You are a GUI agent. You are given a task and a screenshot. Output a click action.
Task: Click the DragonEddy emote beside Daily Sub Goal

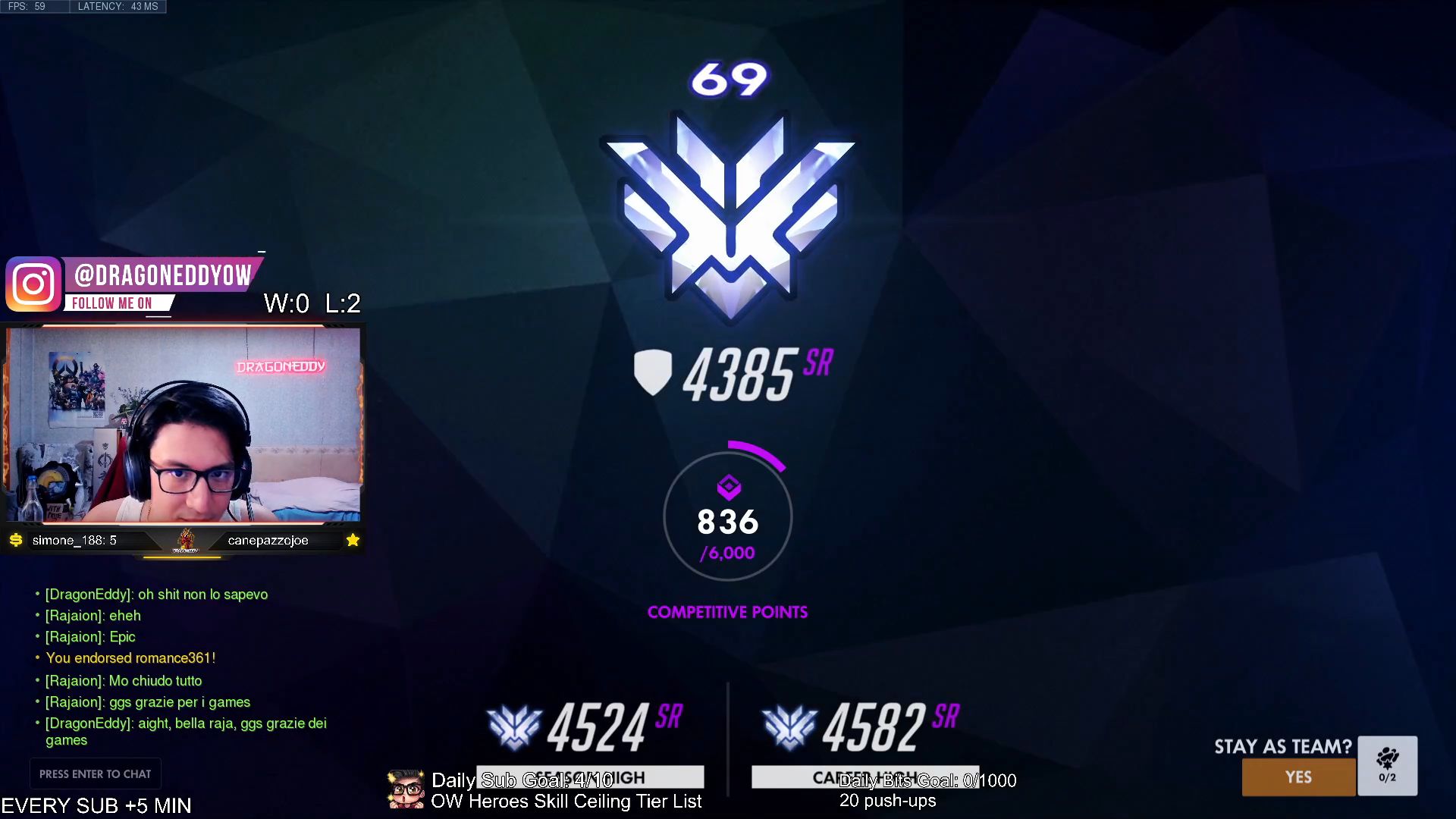[405, 789]
